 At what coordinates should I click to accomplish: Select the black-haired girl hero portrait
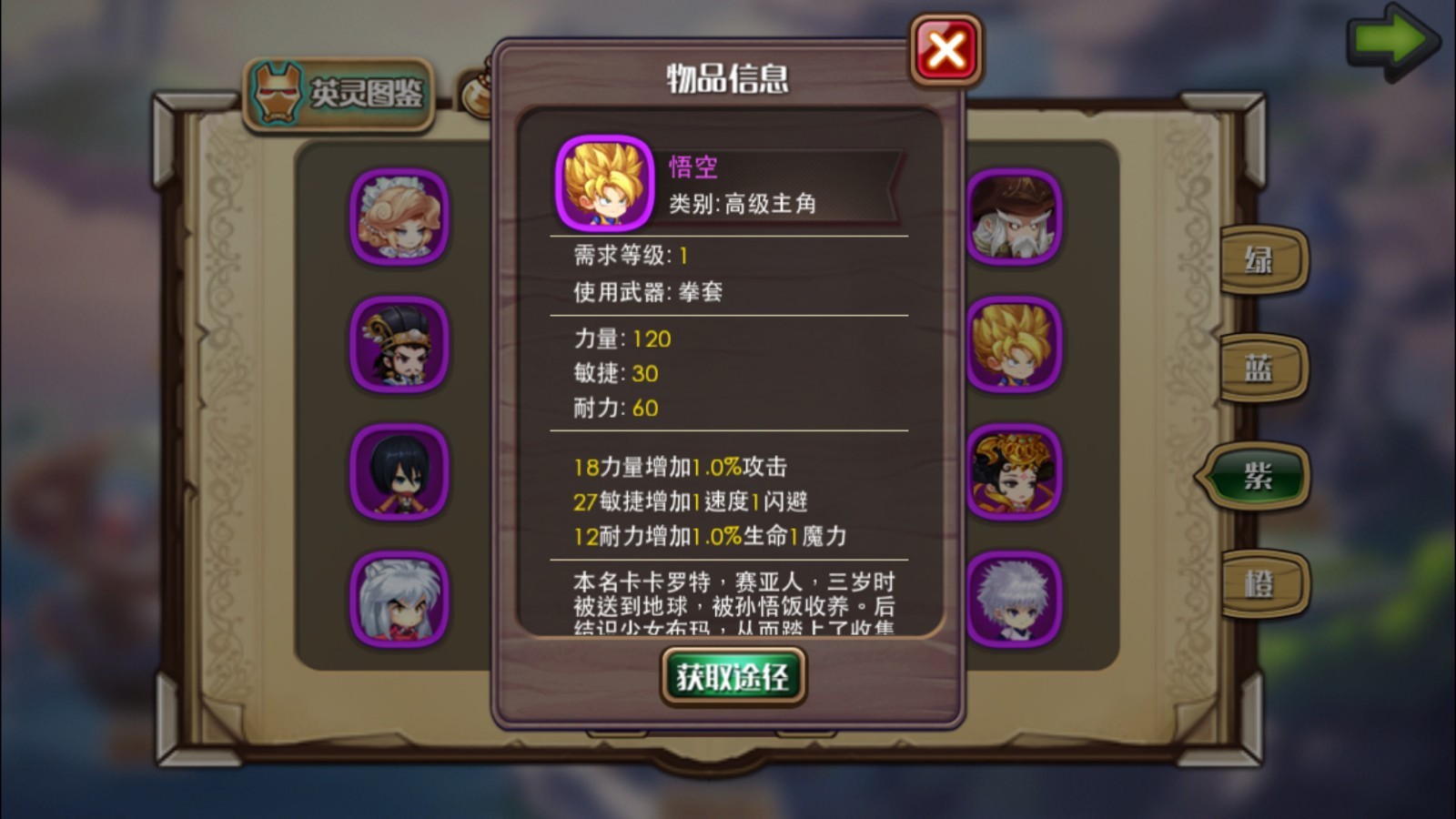tap(399, 472)
